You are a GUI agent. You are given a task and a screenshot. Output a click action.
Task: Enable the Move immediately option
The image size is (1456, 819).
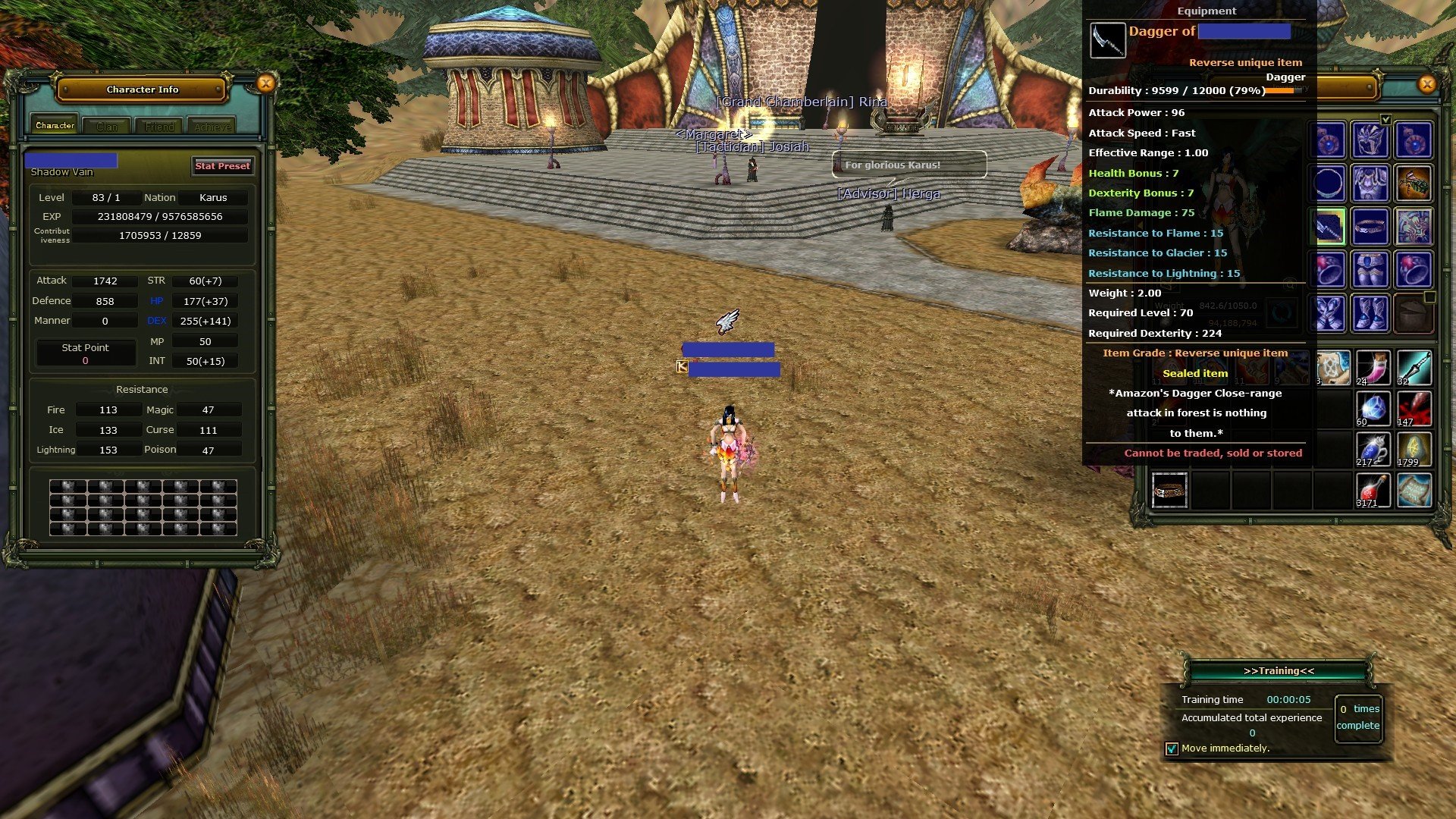coord(1170,748)
